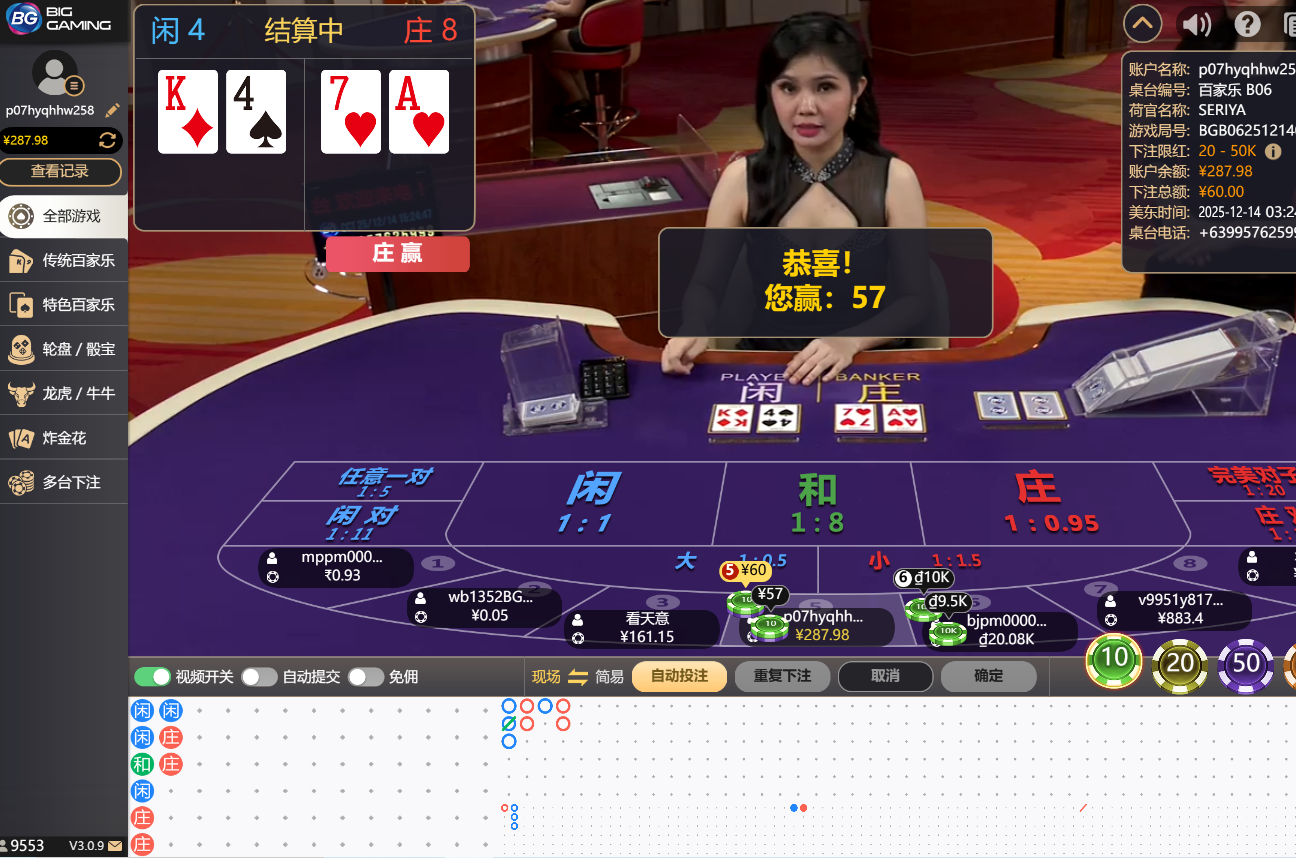This screenshot has width=1296, height=858.
Task: Open 多台下注 multi-table betting
Action: (x=64, y=482)
